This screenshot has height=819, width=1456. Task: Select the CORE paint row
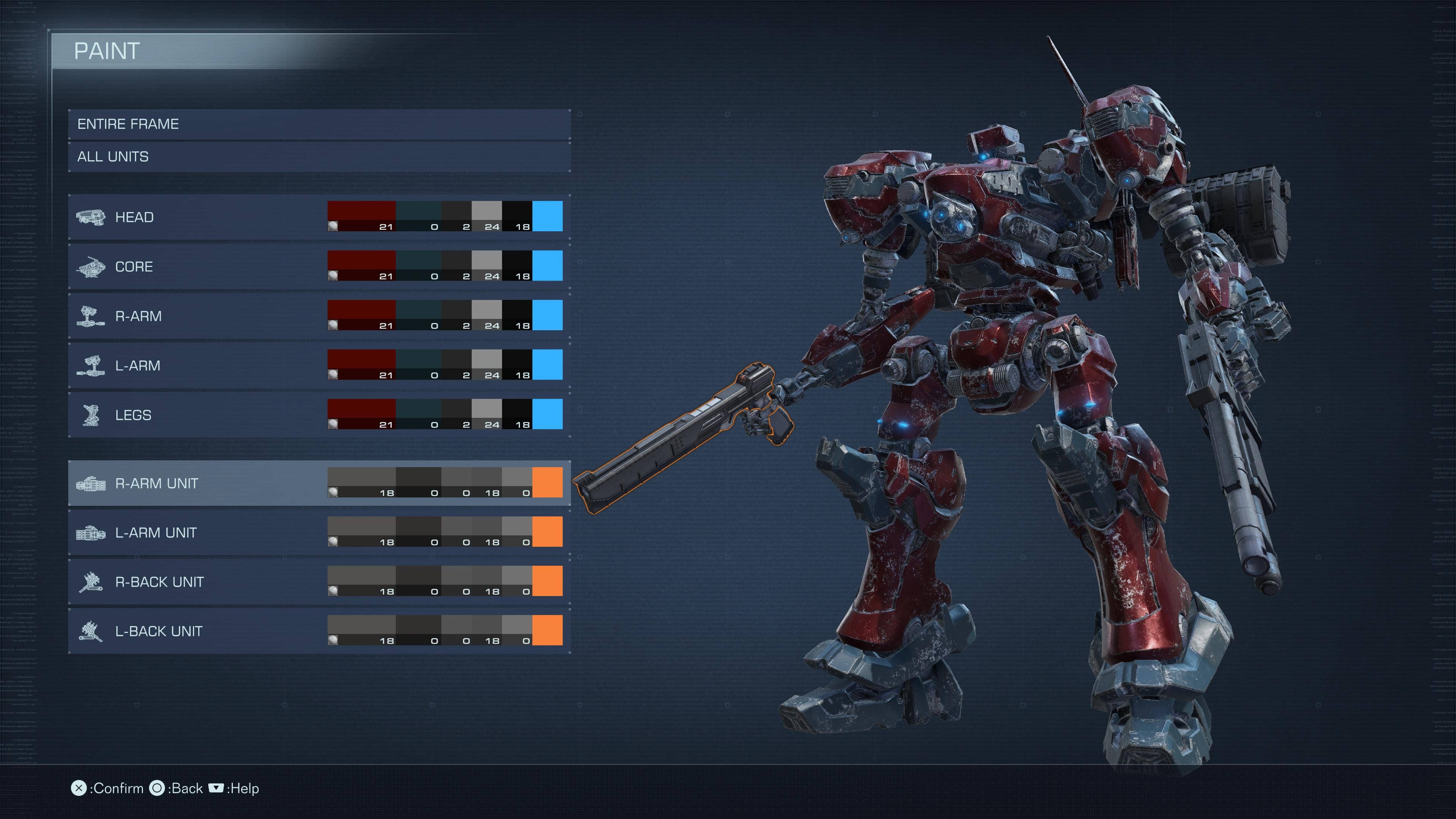click(x=198, y=266)
